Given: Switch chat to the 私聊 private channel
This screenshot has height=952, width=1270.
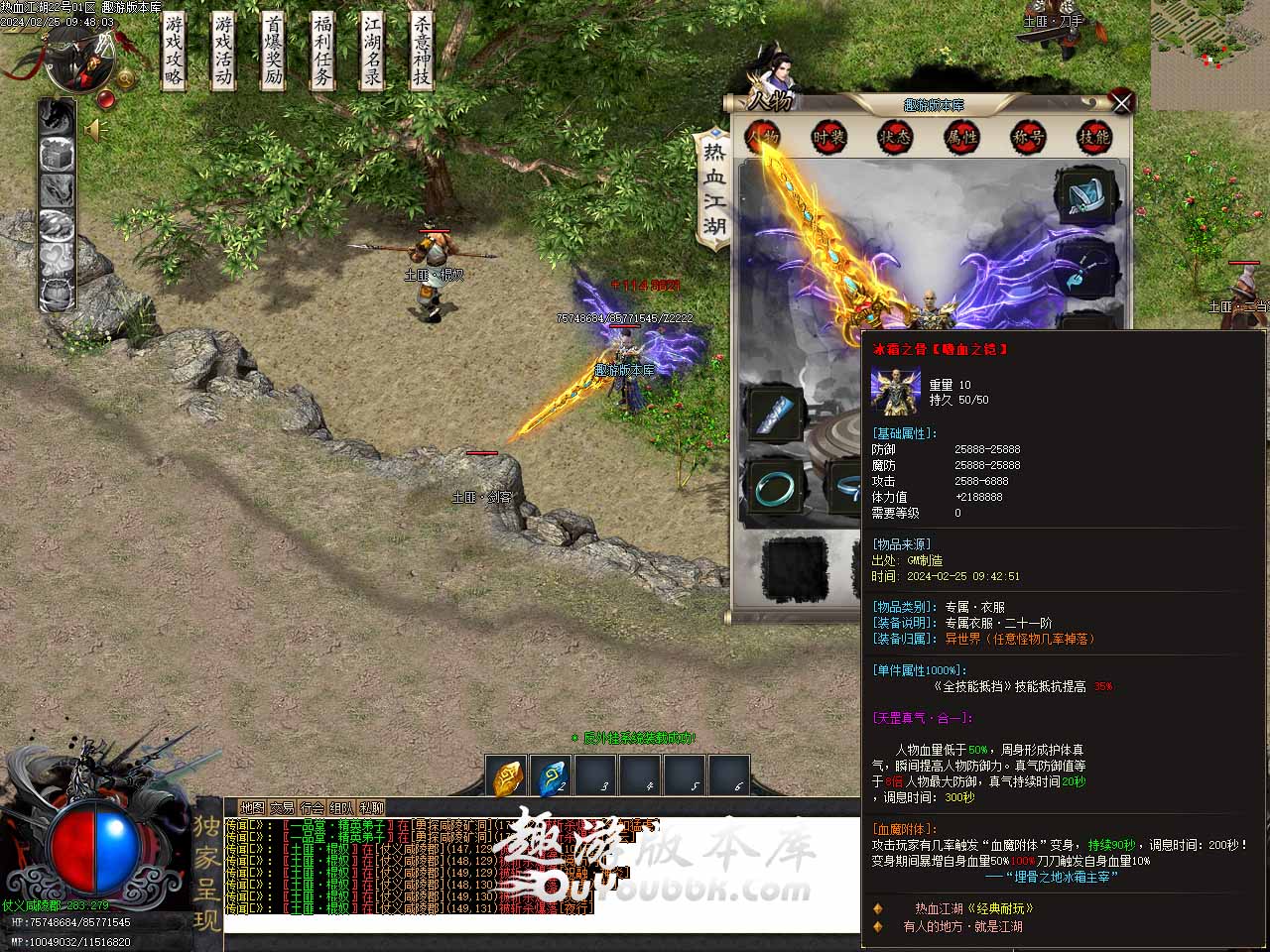Looking at the screenshot, I should pyautogui.click(x=371, y=808).
